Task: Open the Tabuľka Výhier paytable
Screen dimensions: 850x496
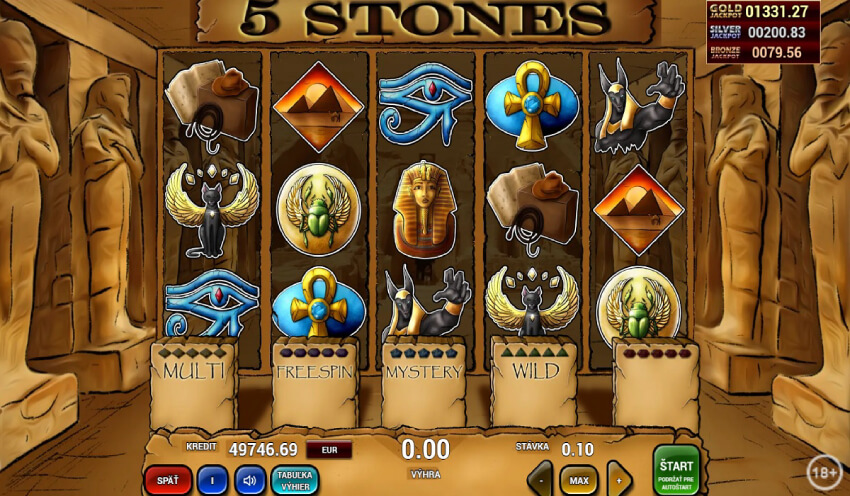Action: click(x=295, y=480)
